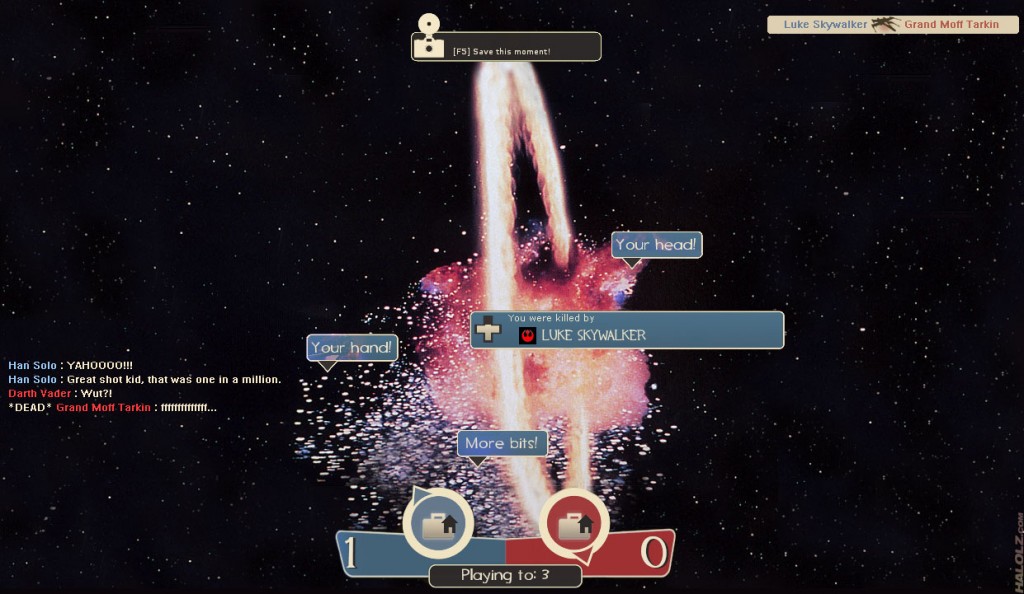This screenshot has height=594, width=1024.
Task: Select the "You were killed by" Luke Skywalker panel
Action: pyautogui.click(x=627, y=329)
